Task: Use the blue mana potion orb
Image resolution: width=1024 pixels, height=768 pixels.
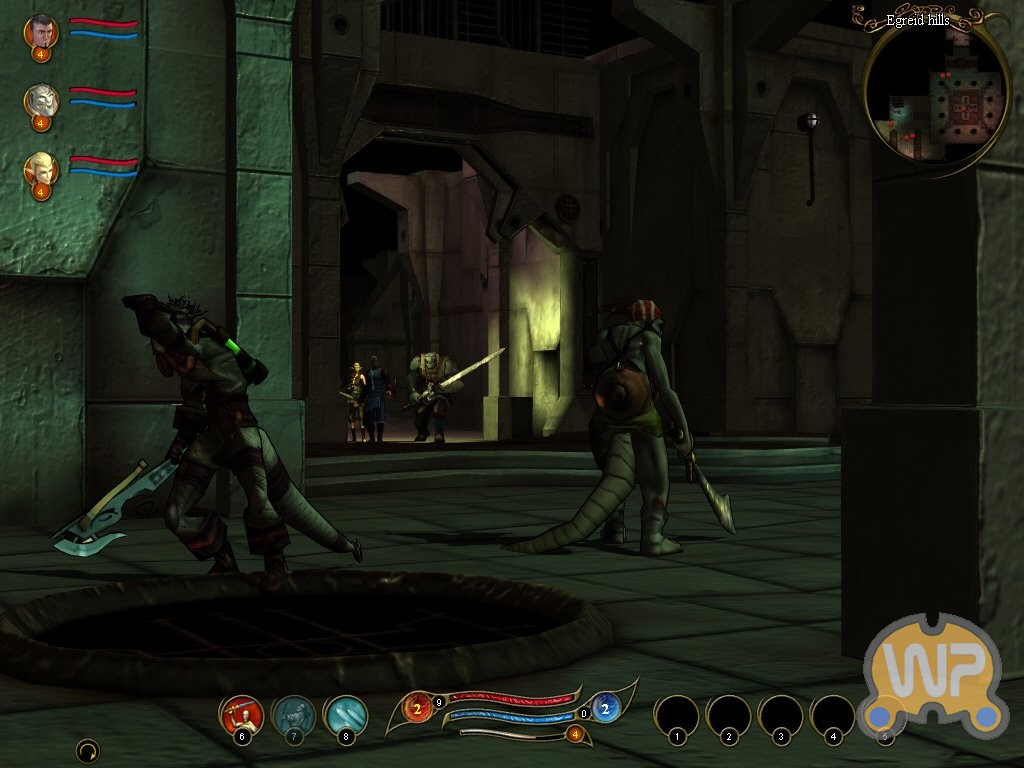Action: click(605, 708)
